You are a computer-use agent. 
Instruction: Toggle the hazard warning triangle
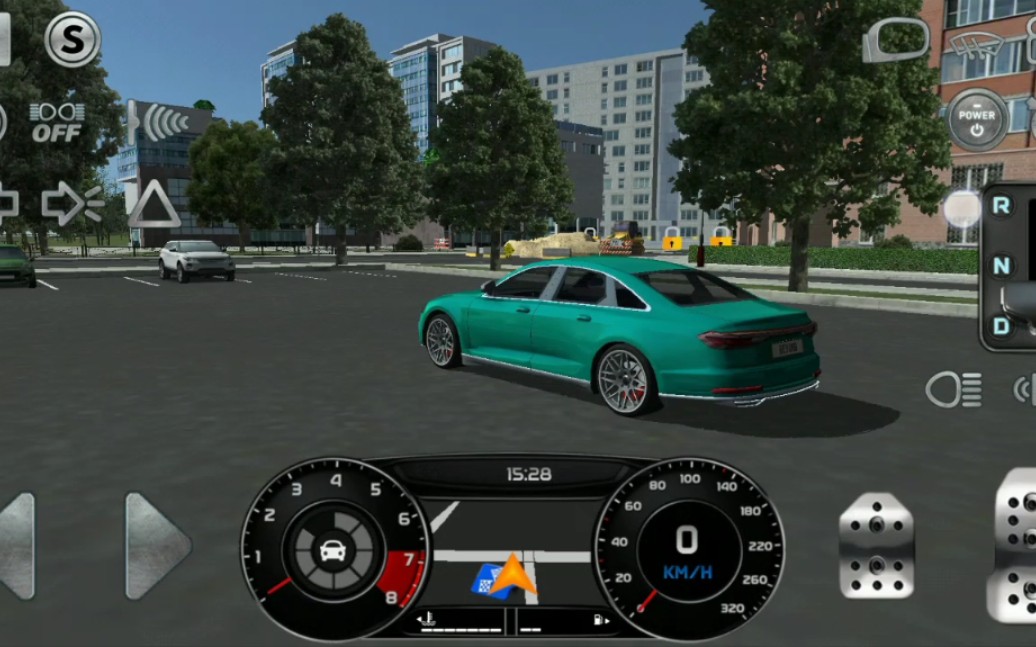(x=154, y=204)
